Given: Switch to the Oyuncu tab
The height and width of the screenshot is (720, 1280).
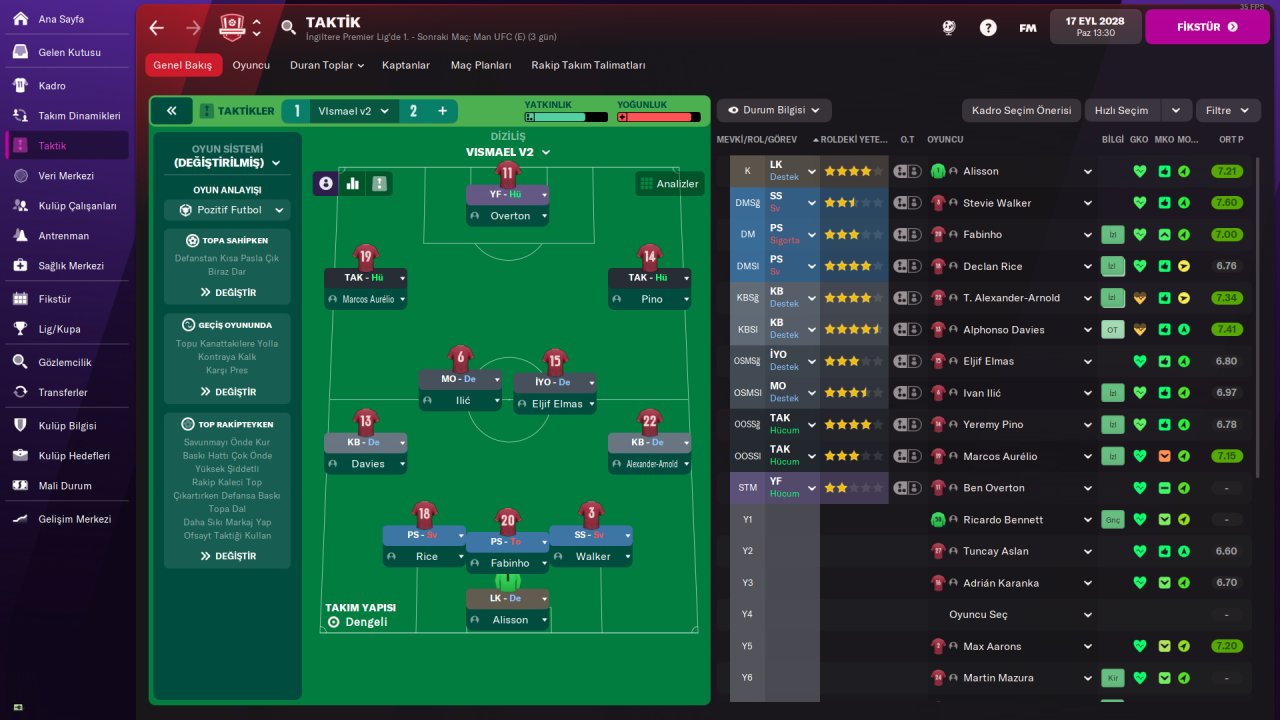Looking at the screenshot, I should pos(251,65).
